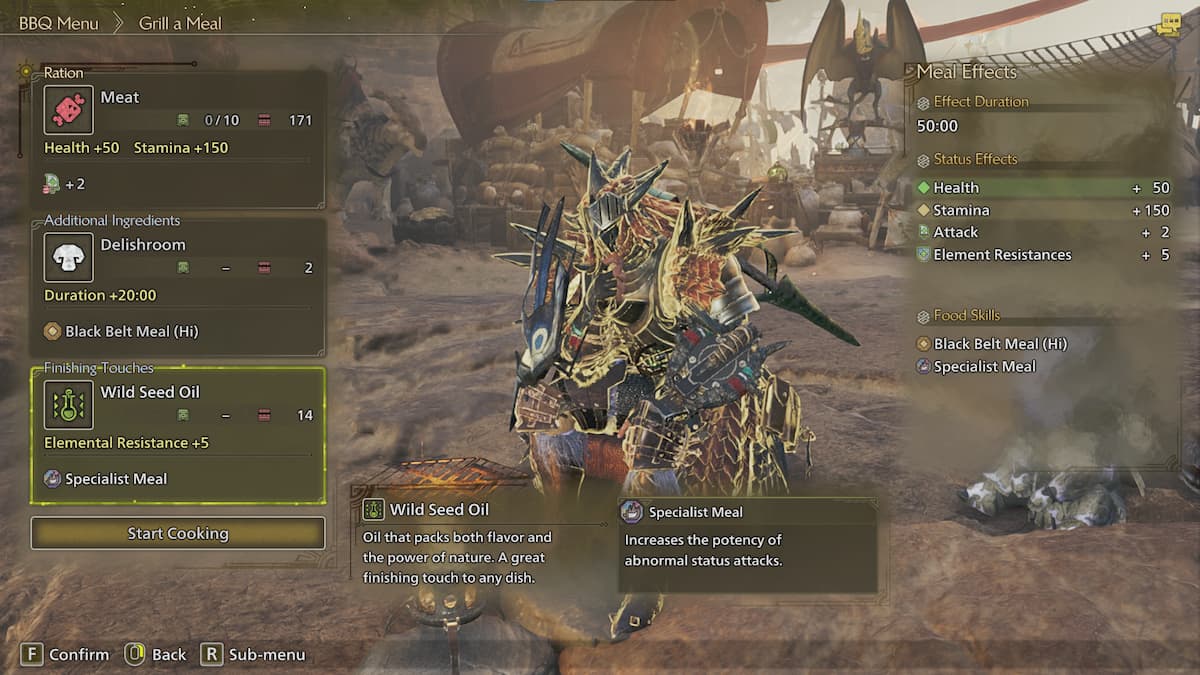Viewport: 1200px width, 675px height.
Task: Open the yellow chat icon at top right
Action: (1167, 26)
